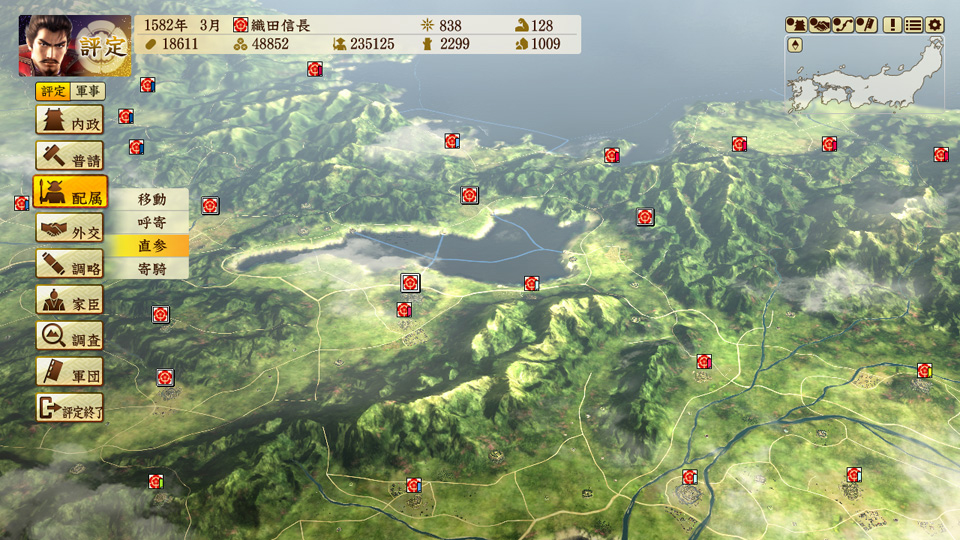Click the minimap's up-down arrow button
Screen dimensions: 960x540
click(x=795, y=45)
